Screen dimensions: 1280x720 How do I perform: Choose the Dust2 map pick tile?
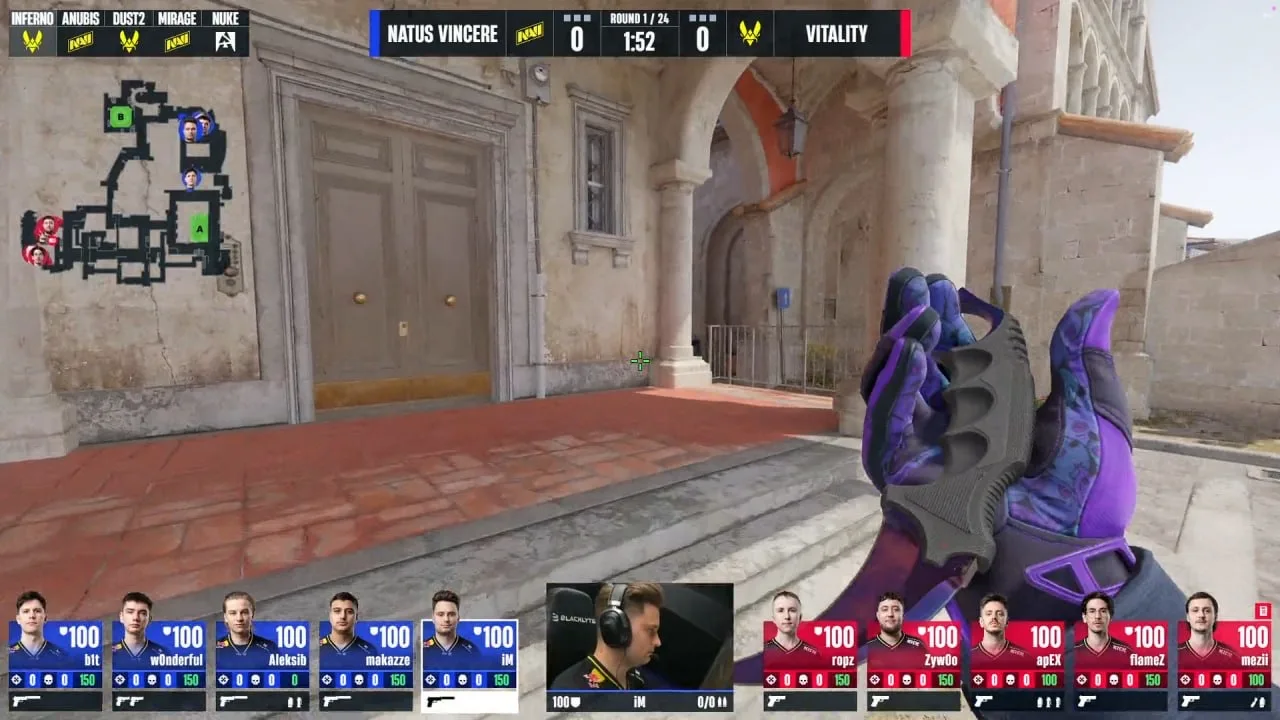(128, 33)
